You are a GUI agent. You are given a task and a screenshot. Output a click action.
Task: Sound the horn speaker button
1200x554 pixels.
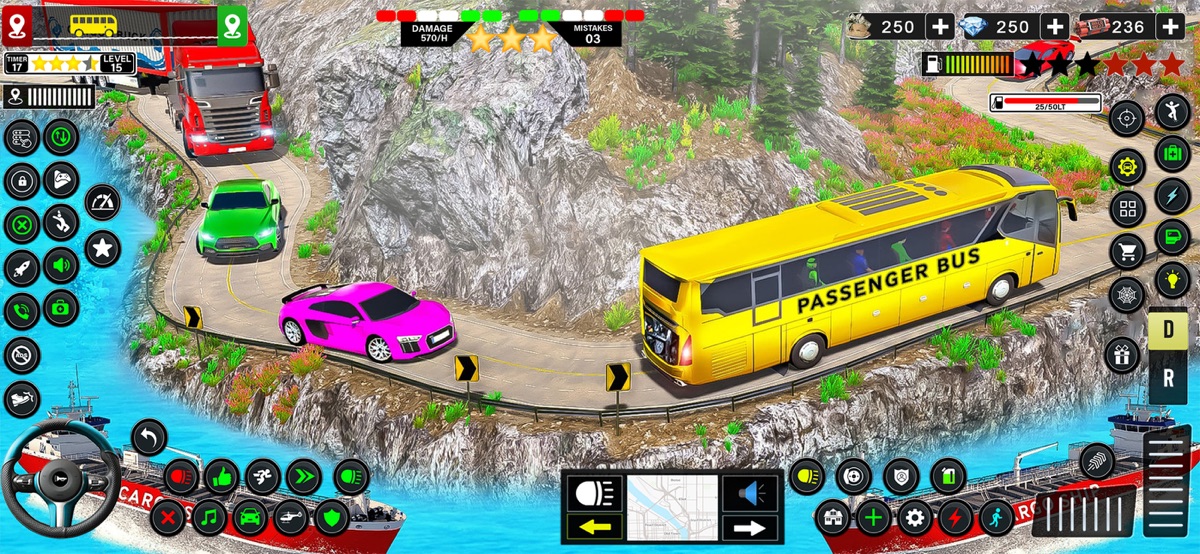pyautogui.click(x=749, y=492)
